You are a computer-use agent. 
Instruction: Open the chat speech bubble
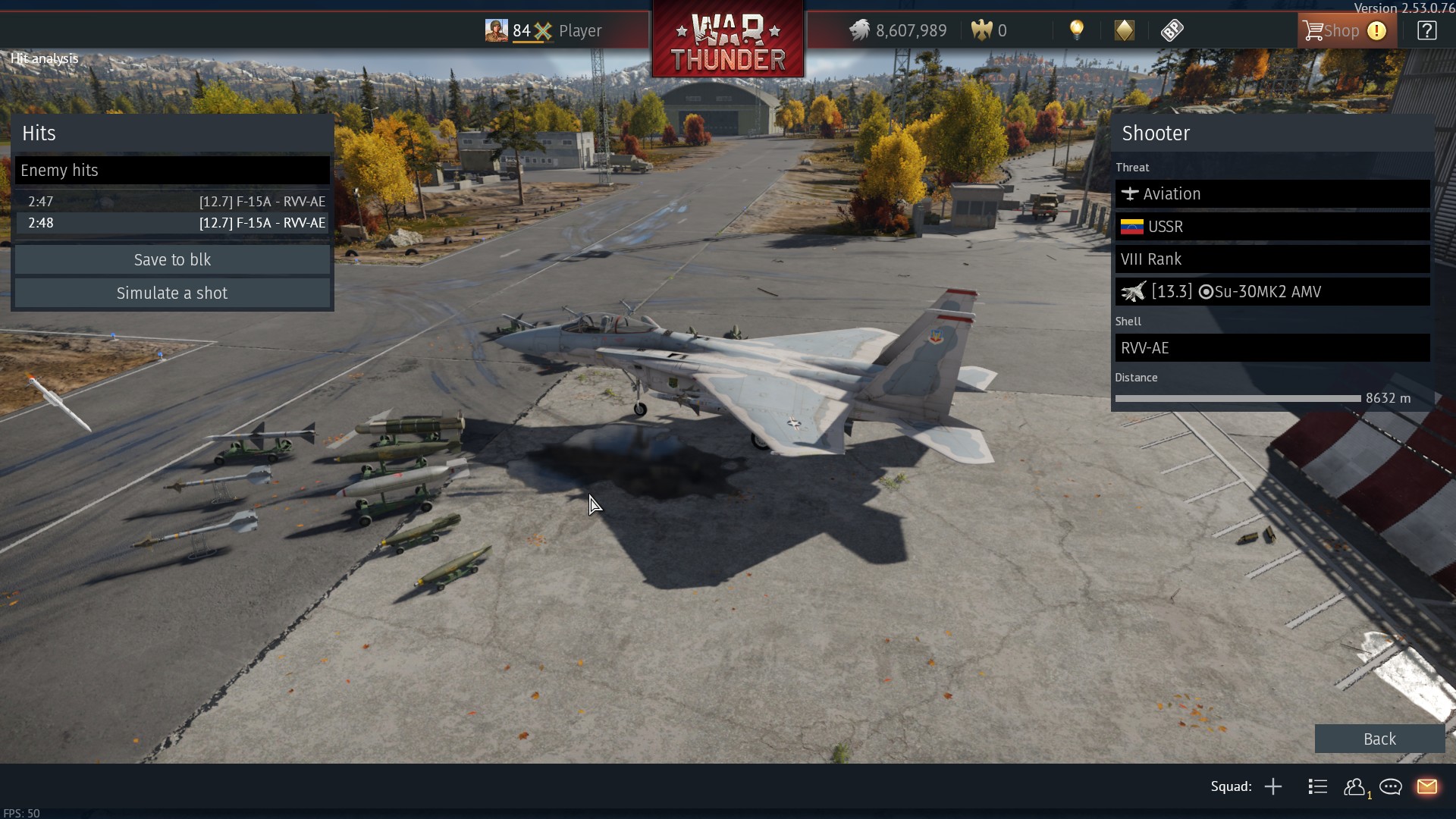[1390, 786]
